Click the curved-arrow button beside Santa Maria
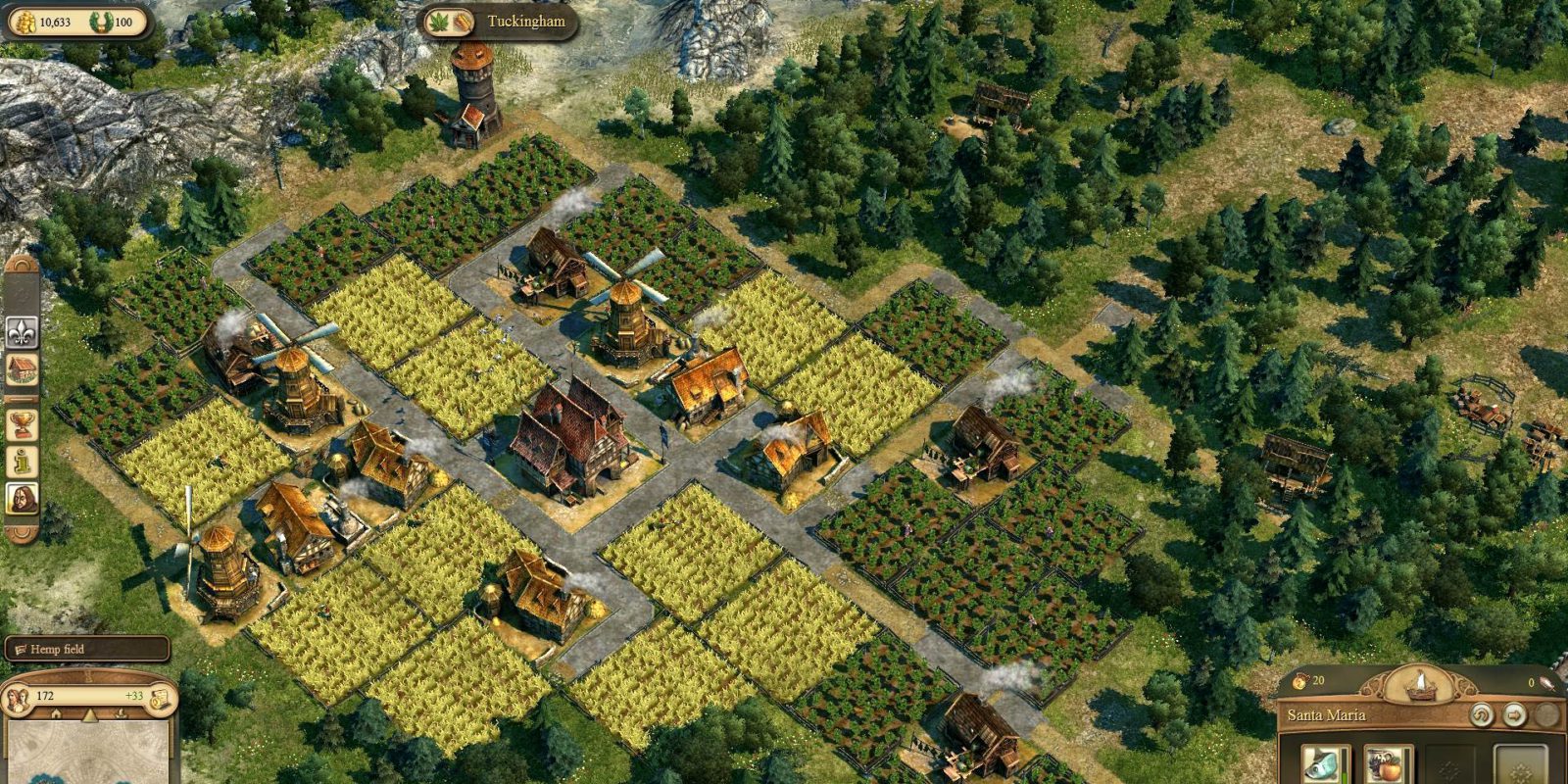This screenshot has height=784, width=1568. point(1481,715)
